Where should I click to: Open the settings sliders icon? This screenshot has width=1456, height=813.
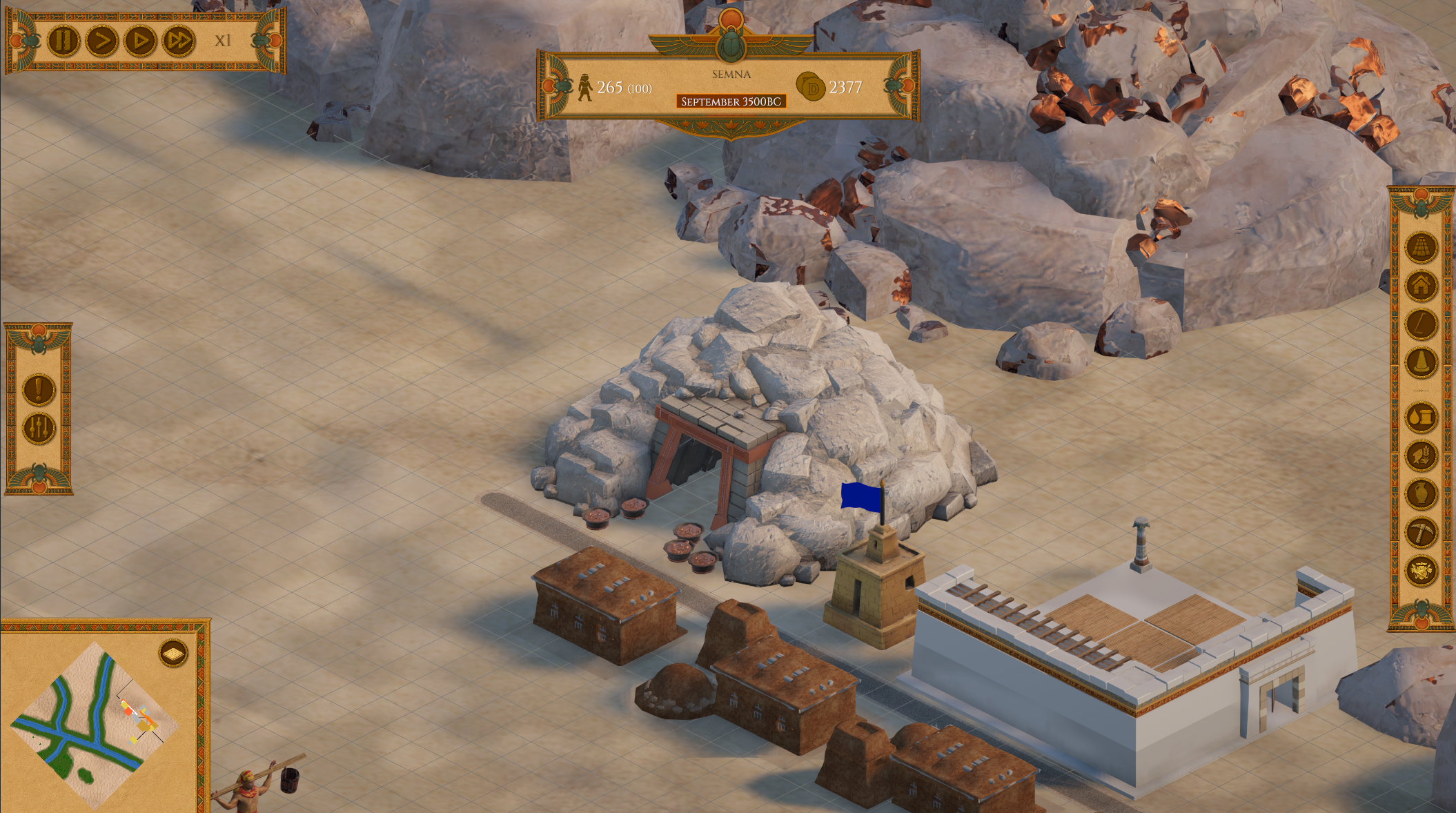point(38,428)
